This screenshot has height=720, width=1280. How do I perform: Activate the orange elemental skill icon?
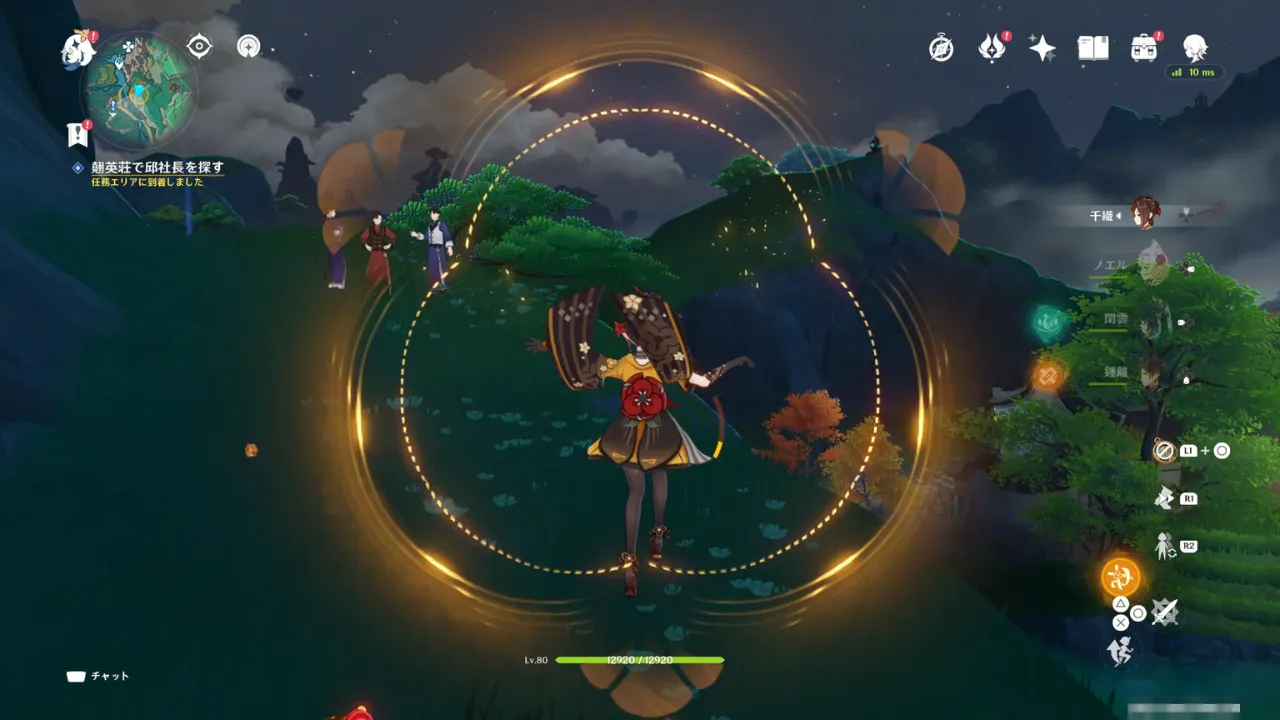[1120, 577]
